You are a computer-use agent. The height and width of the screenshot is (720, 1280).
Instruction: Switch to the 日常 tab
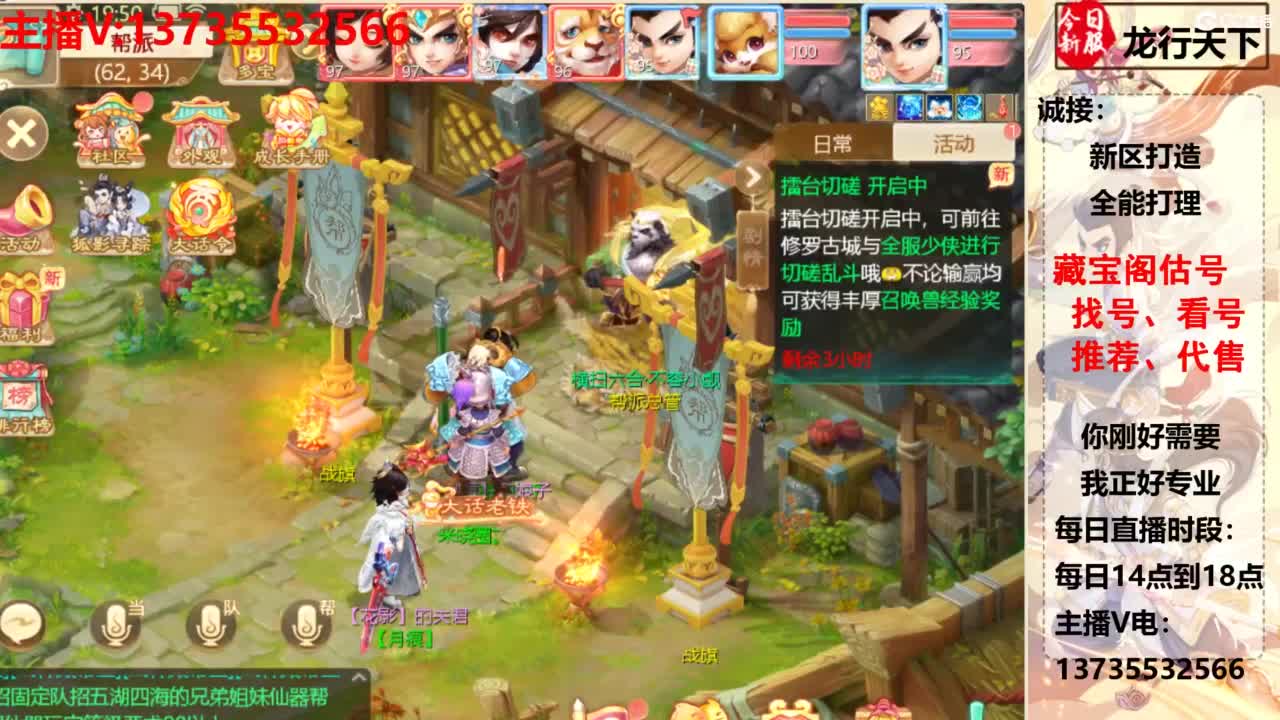pos(834,143)
